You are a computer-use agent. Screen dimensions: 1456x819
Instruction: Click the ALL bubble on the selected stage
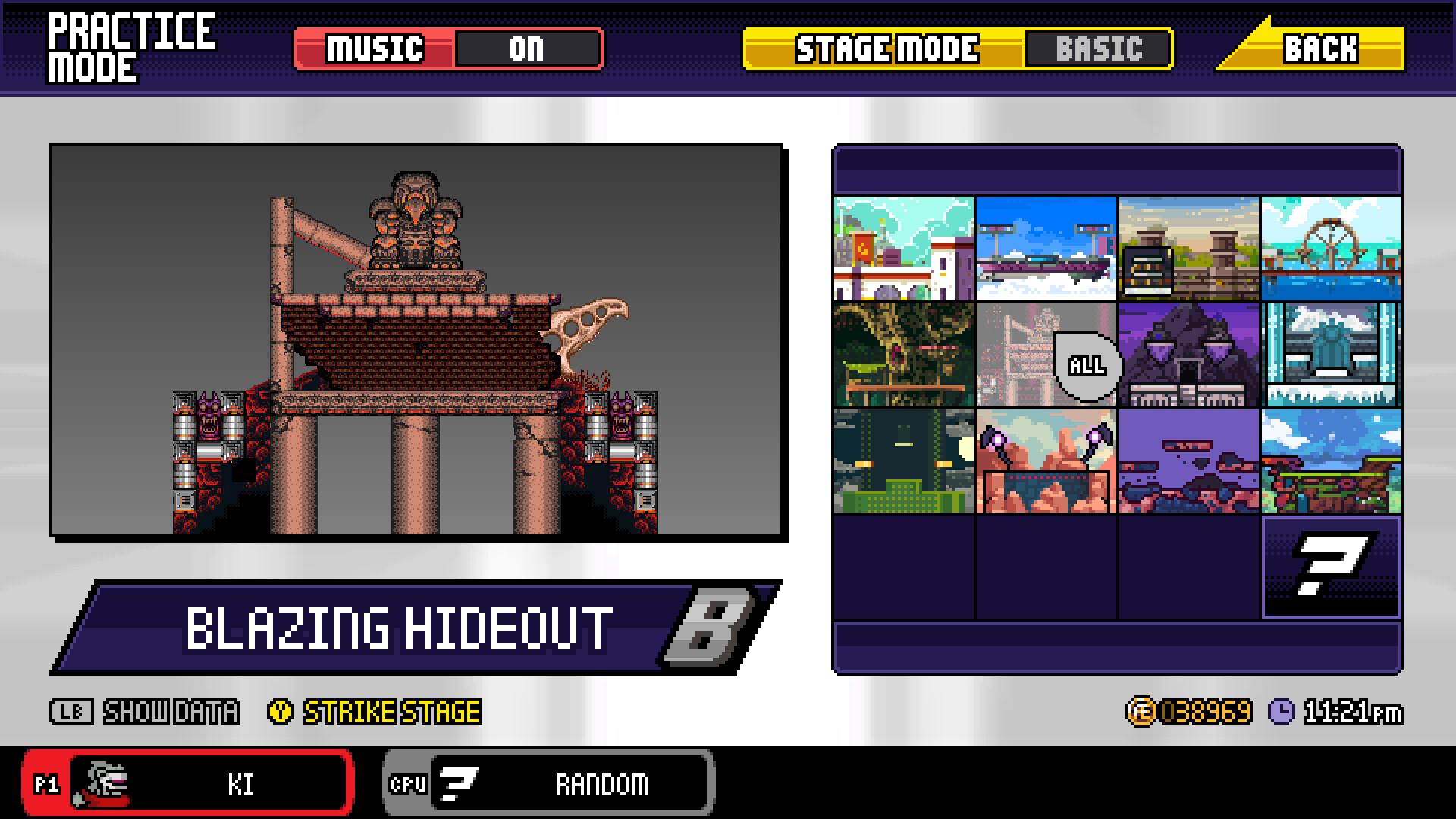1086,366
